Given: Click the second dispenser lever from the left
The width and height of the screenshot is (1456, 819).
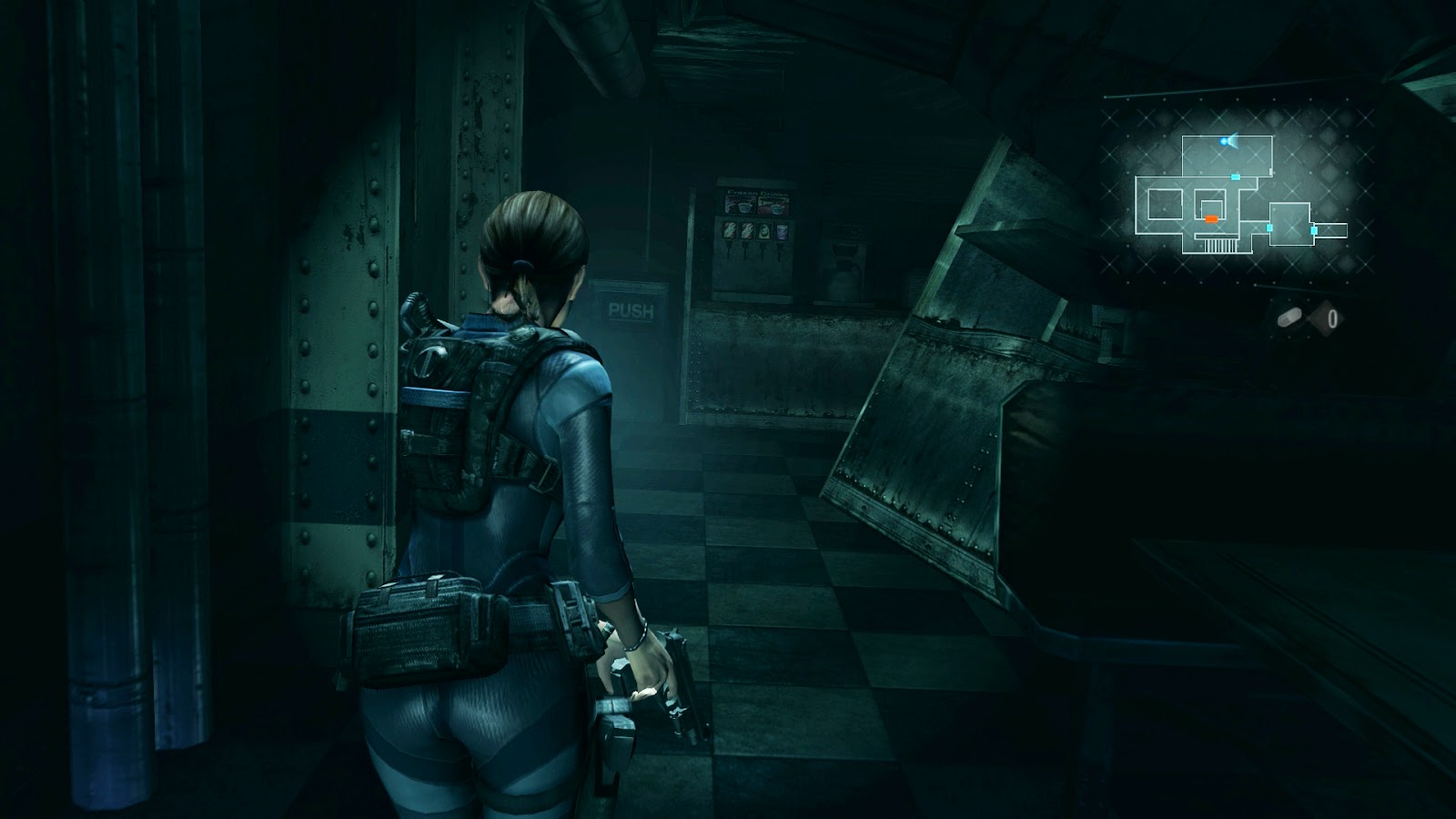Looking at the screenshot, I should point(746,252).
